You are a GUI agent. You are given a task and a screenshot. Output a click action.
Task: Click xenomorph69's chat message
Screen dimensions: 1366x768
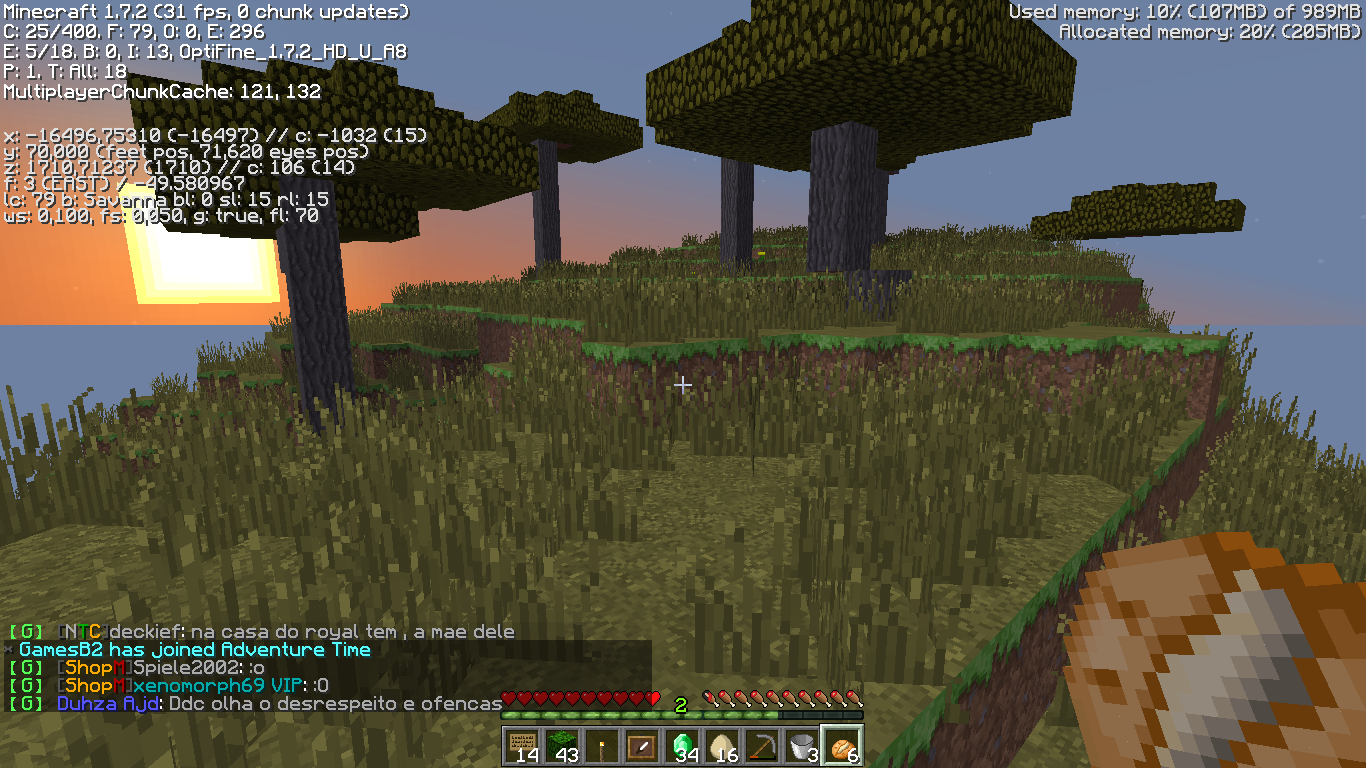click(x=193, y=686)
